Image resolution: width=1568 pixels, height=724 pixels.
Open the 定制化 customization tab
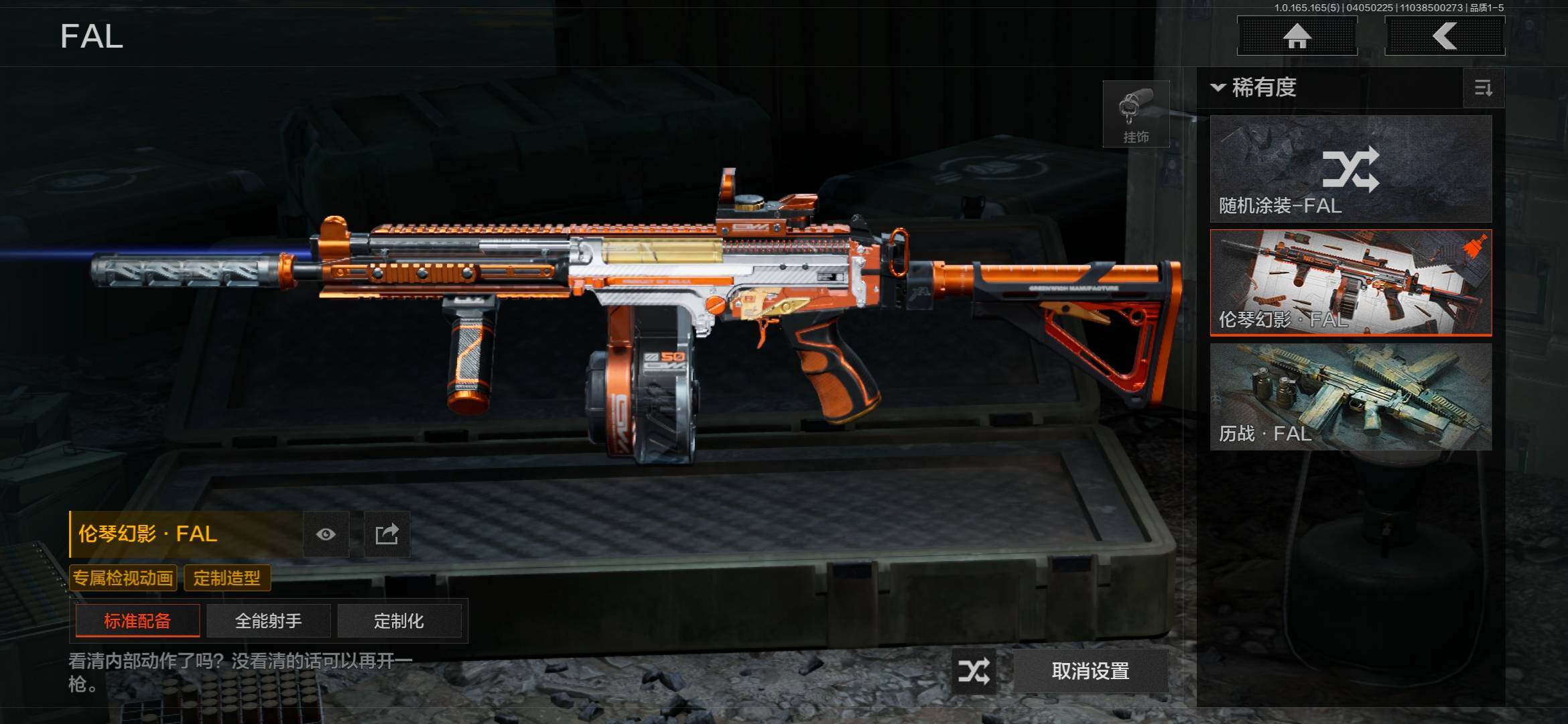[x=399, y=621]
